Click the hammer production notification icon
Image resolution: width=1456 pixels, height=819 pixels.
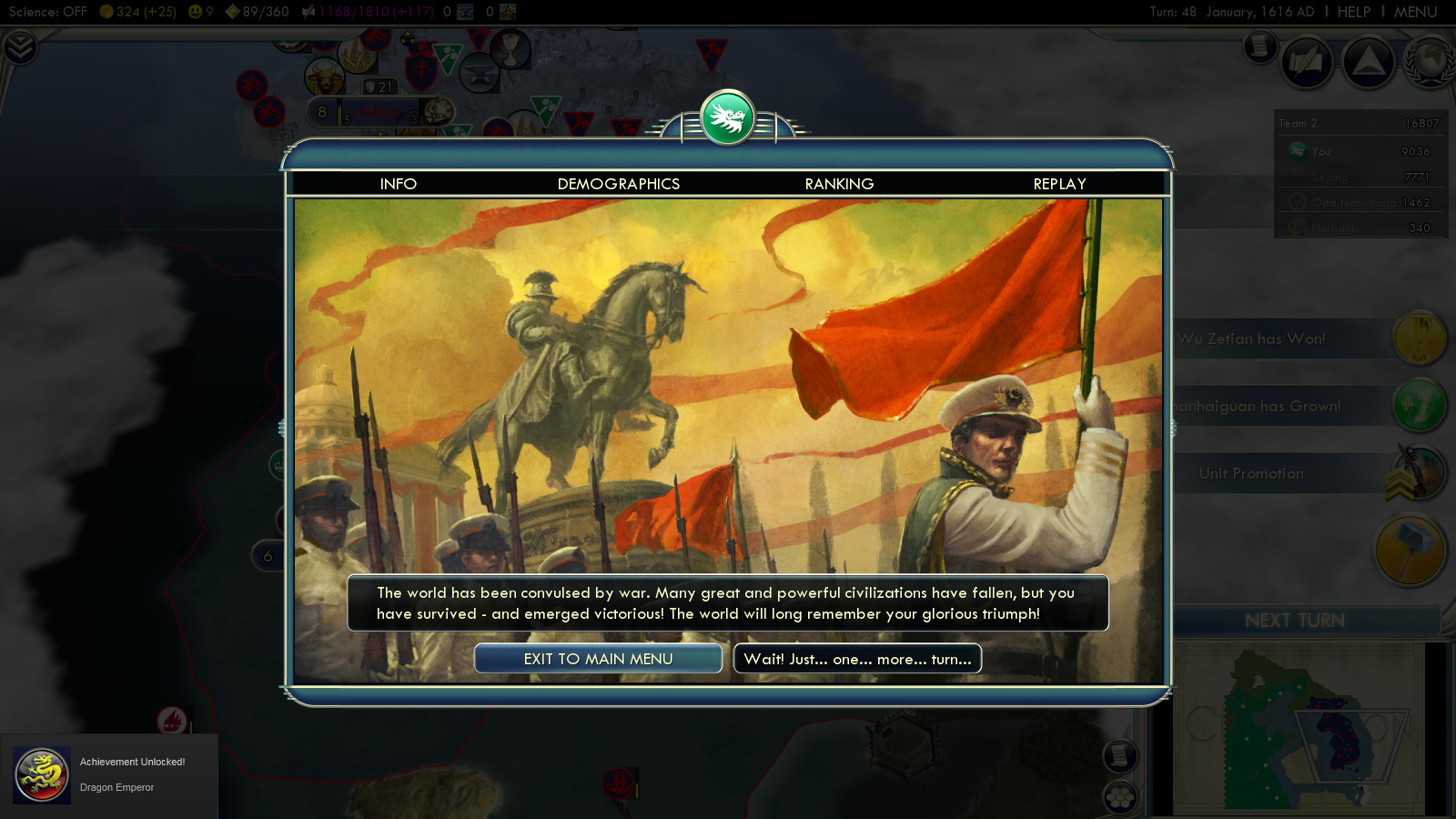coord(1410,549)
